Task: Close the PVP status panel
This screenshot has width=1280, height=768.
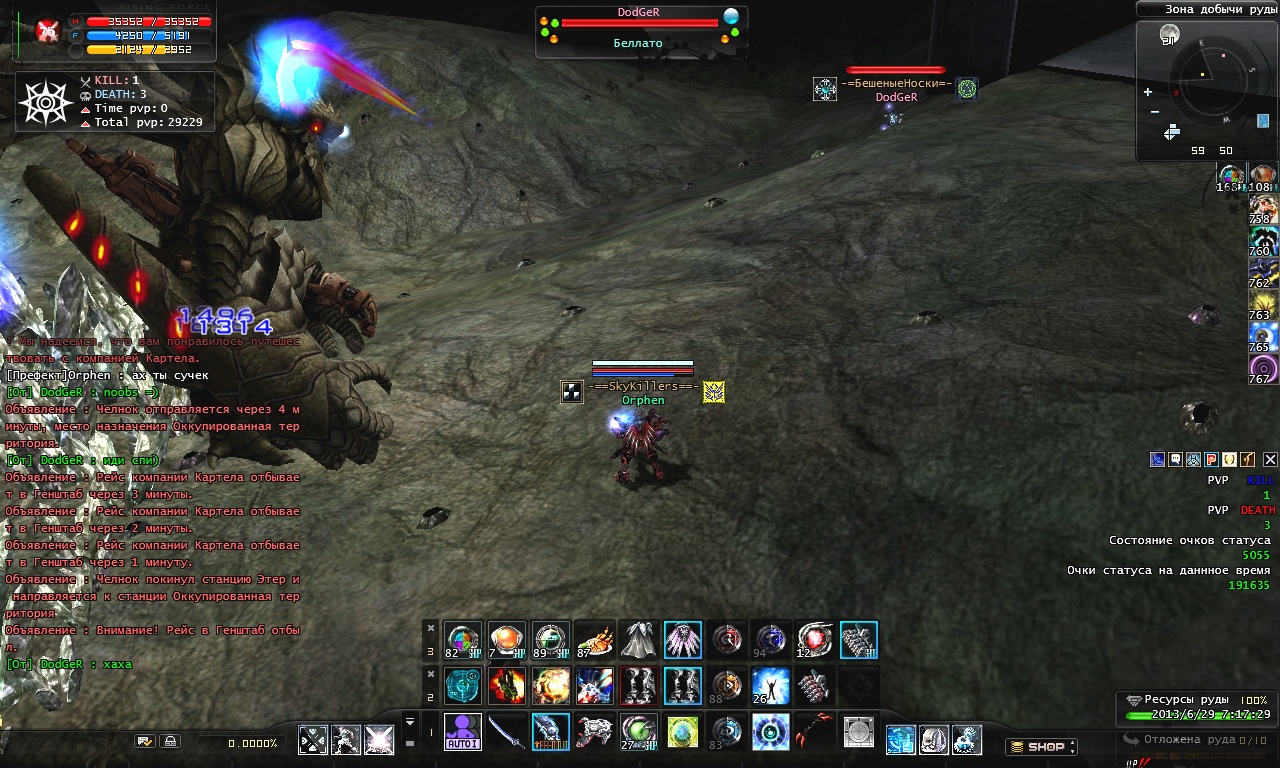Action: click(1270, 460)
